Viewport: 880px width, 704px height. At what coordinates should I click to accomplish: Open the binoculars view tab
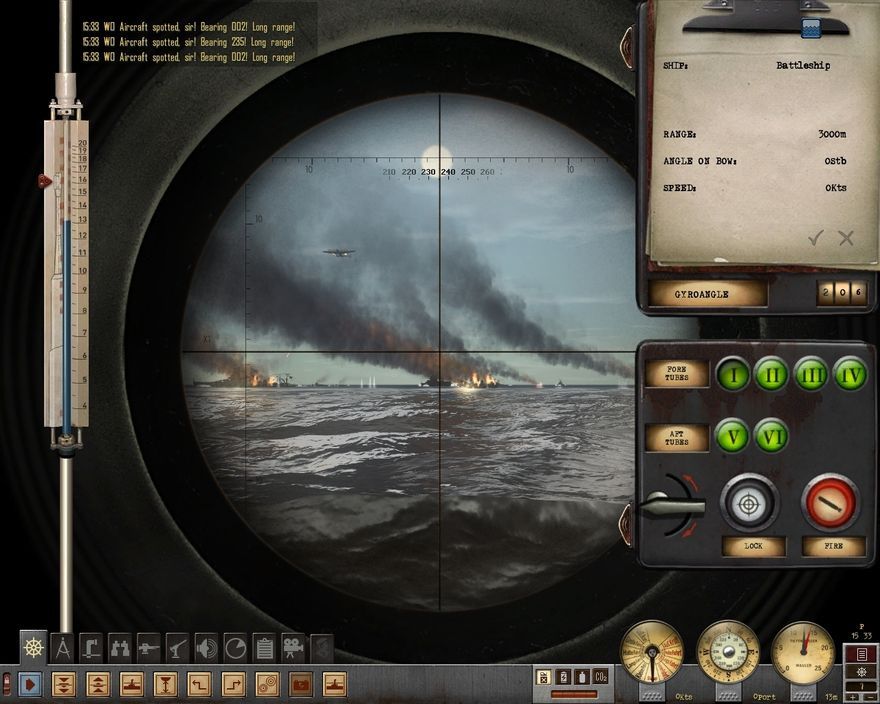pyautogui.click(x=120, y=648)
